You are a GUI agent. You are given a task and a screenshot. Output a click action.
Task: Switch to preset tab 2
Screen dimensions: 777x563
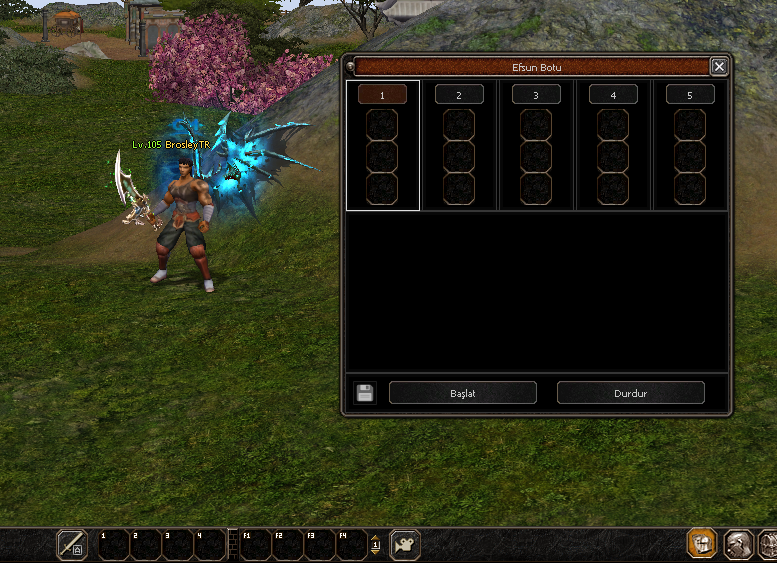[459, 95]
